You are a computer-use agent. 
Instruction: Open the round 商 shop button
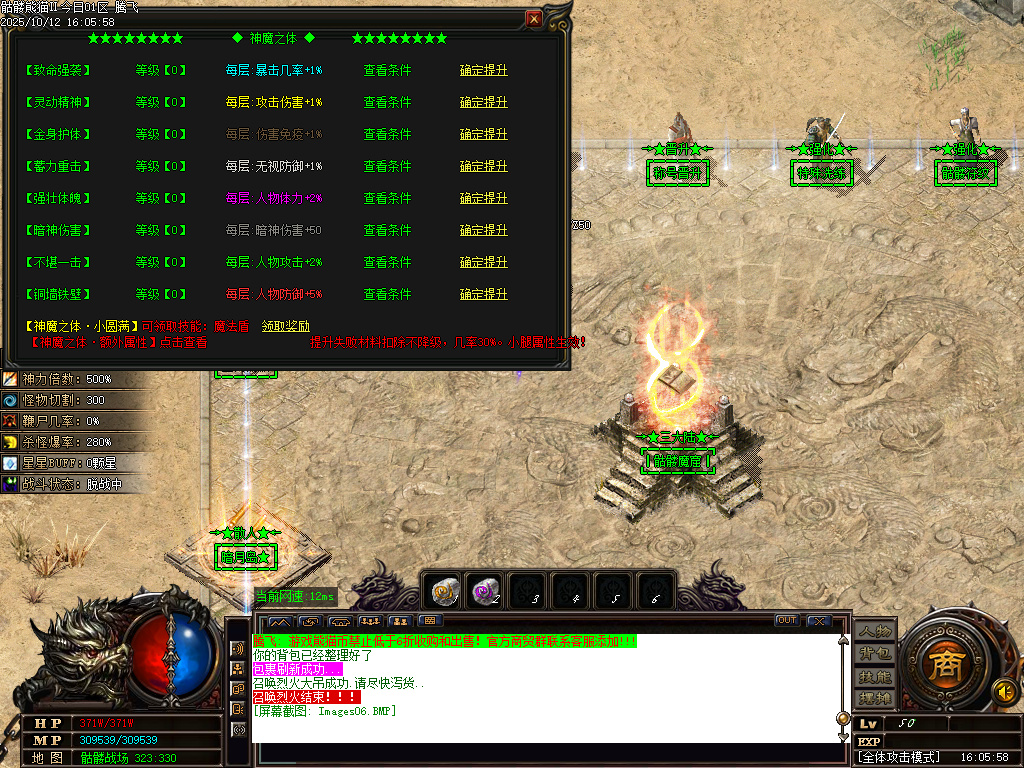click(943, 668)
